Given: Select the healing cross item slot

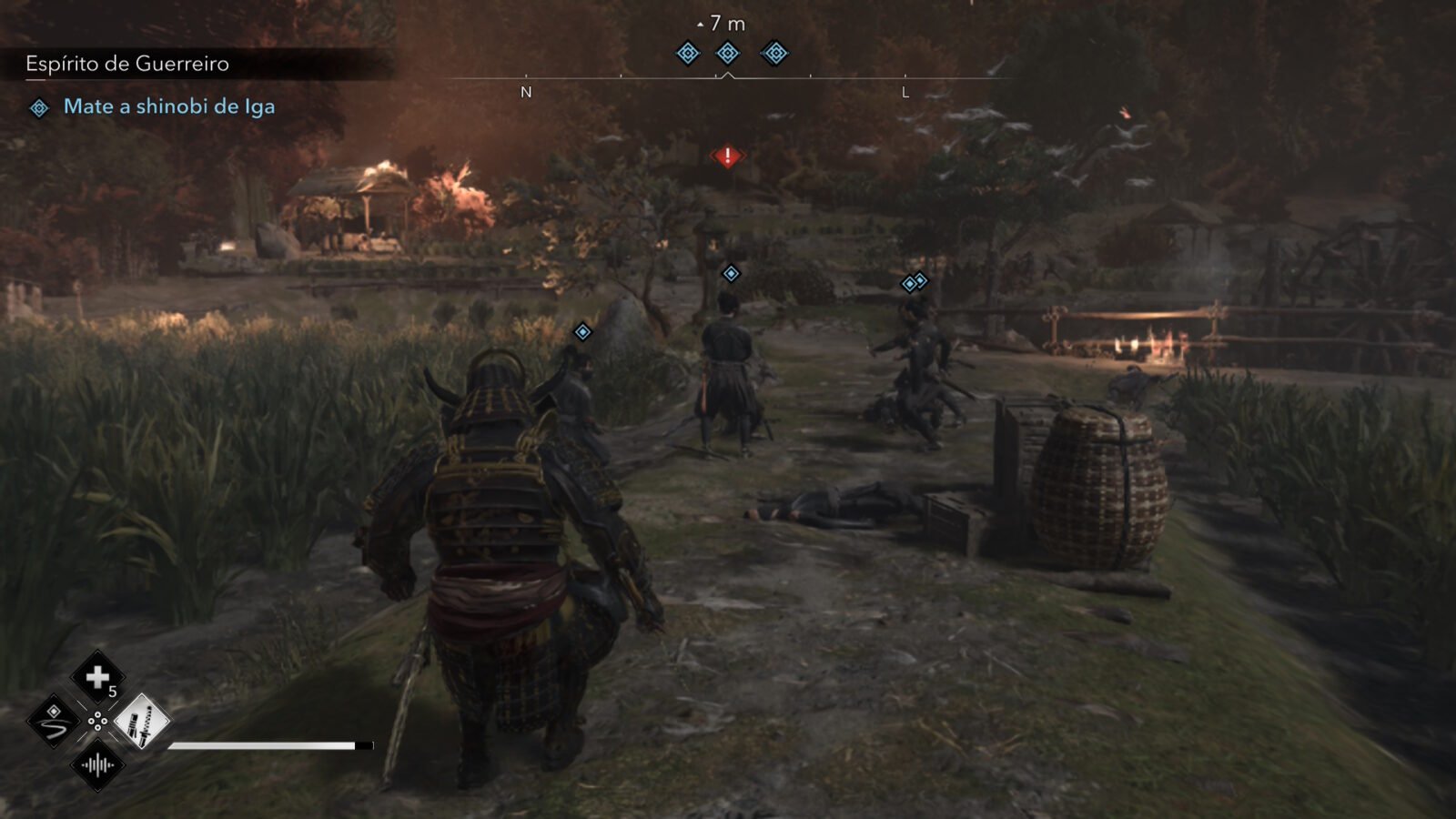Looking at the screenshot, I should tap(97, 677).
